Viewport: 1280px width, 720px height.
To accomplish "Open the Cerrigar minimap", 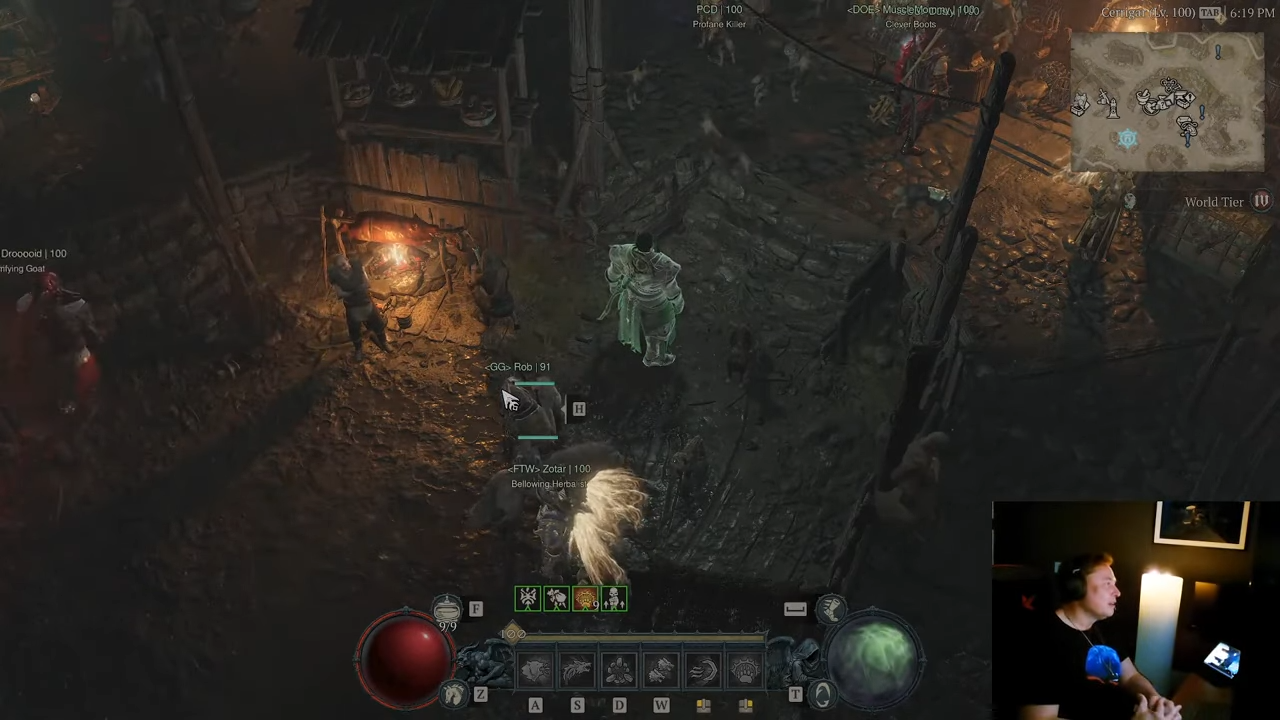I will (x=1167, y=102).
